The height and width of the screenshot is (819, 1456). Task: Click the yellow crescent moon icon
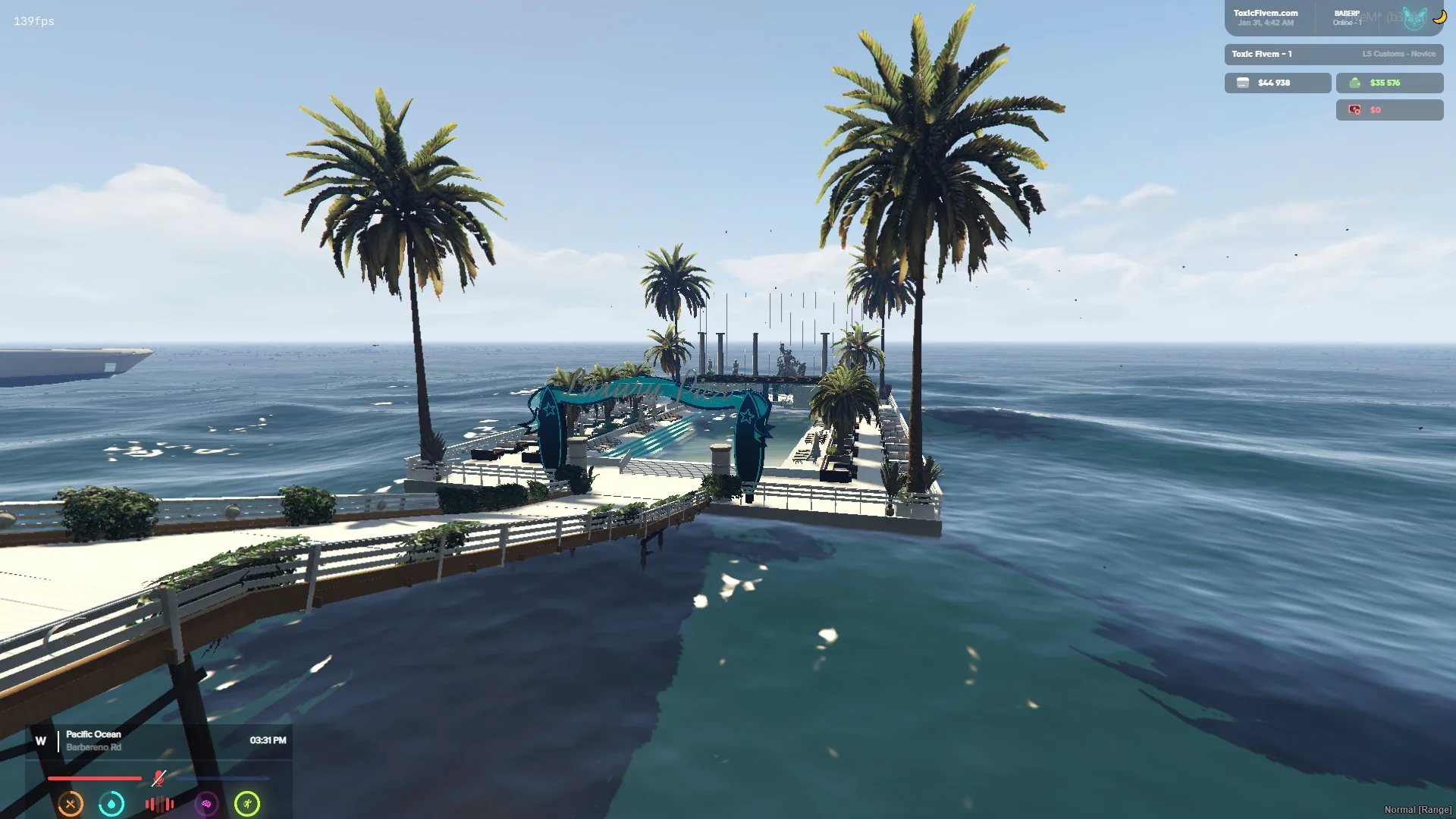[x=1439, y=17]
